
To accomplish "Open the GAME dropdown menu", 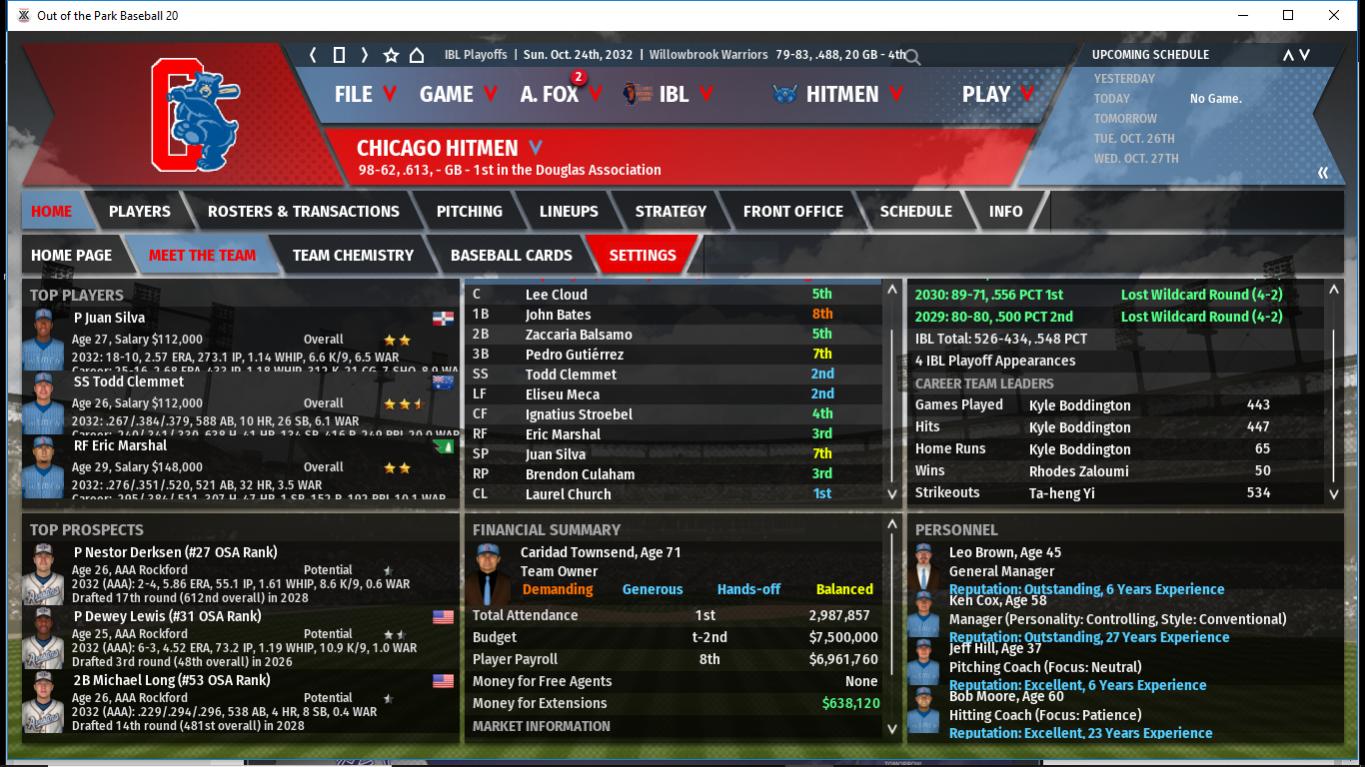I will [x=457, y=94].
